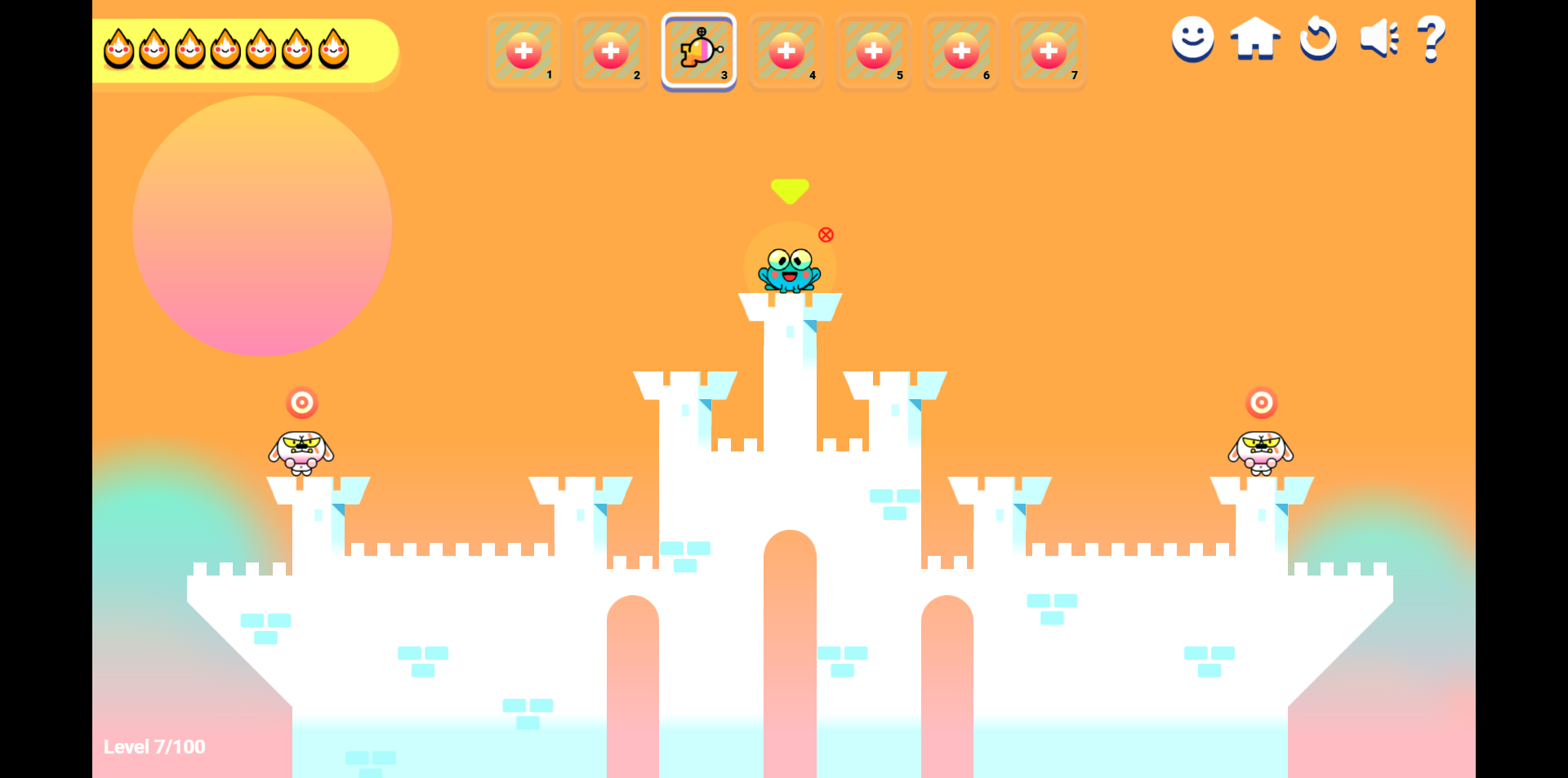The height and width of the screenshot is (778, 1568).
Task: Click the first fire icon in the health bar
Action: coord(119,50)
